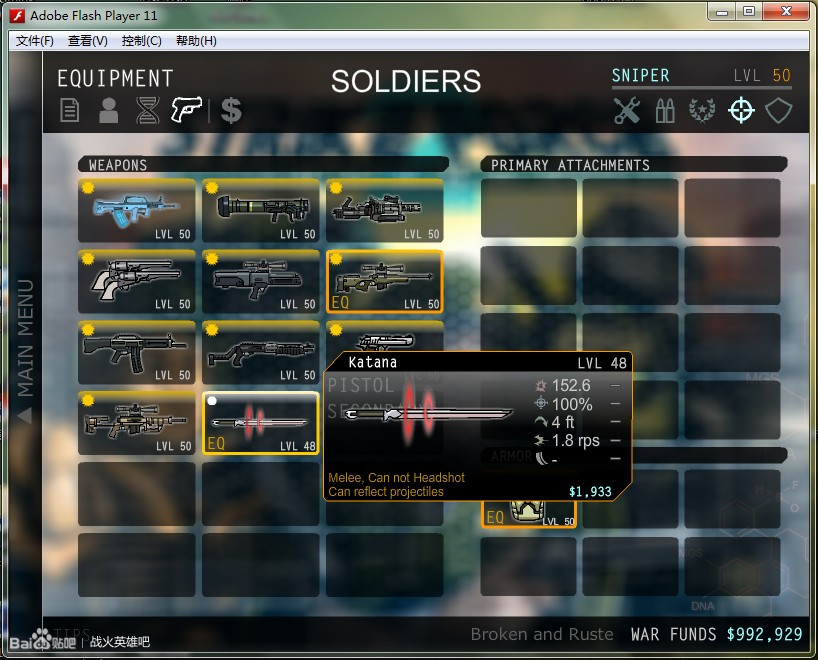Image resolution: width=818 pixels, height=660 pixels.
Task: Select the crosshair sniper class icon
Action: coord(741,110)
